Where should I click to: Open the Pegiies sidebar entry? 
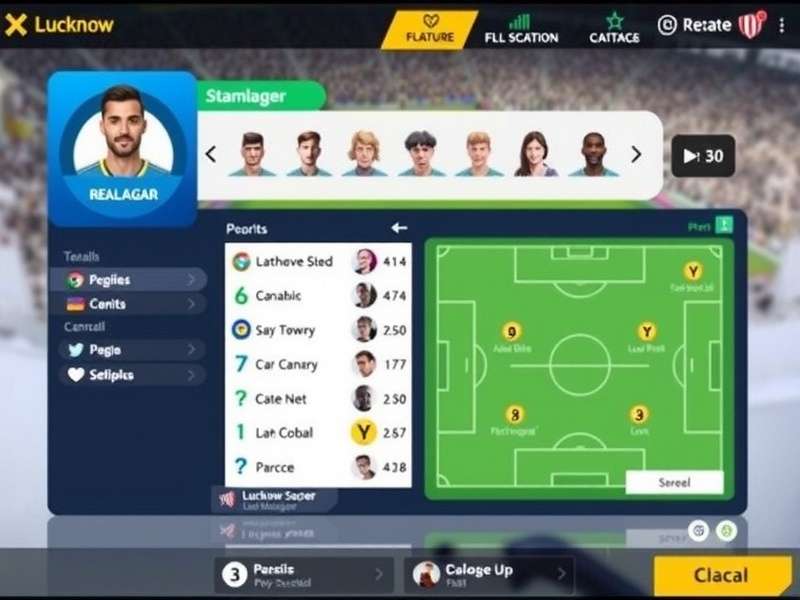click(128, 280)
